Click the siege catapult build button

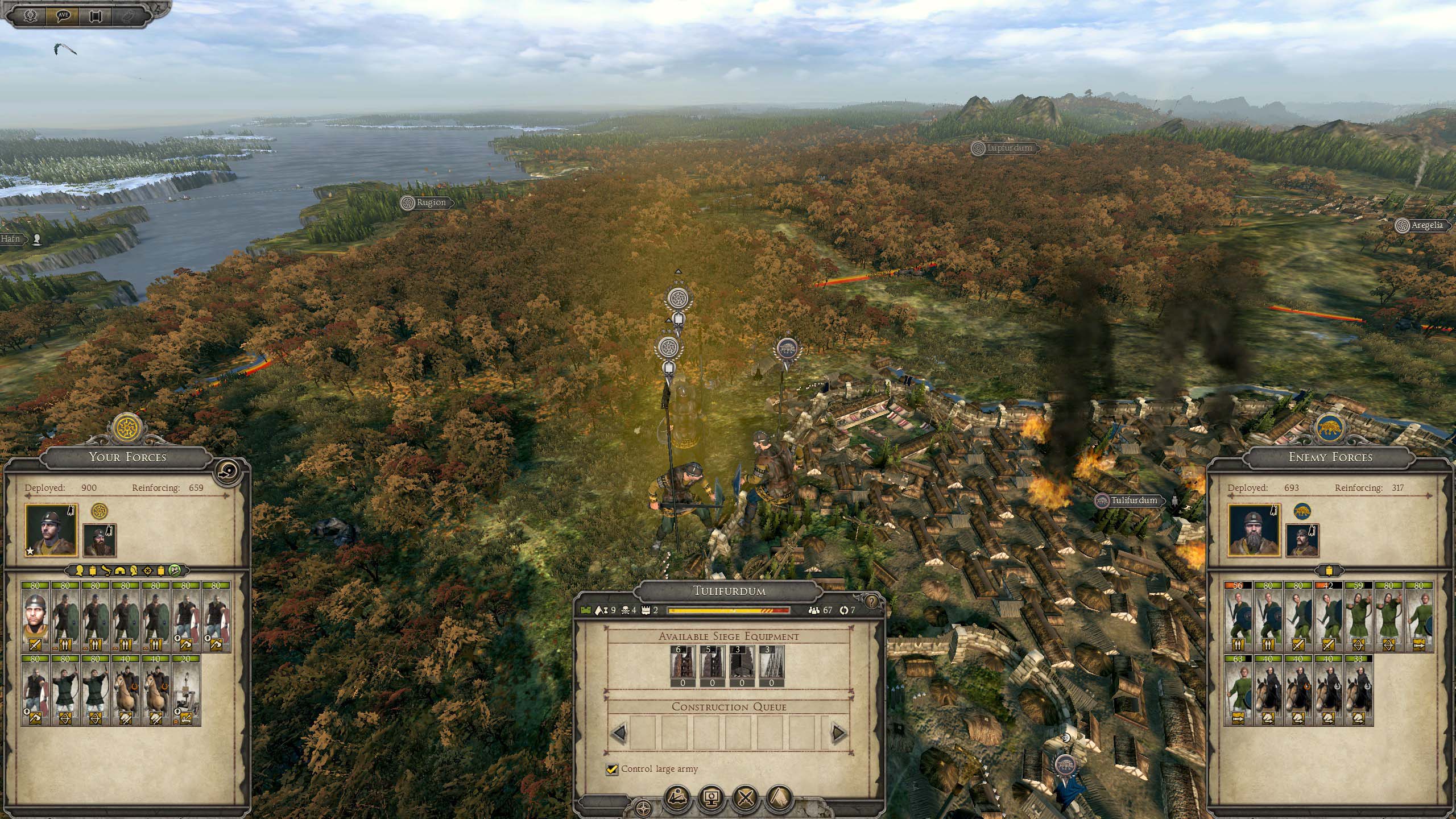(679, 799)
